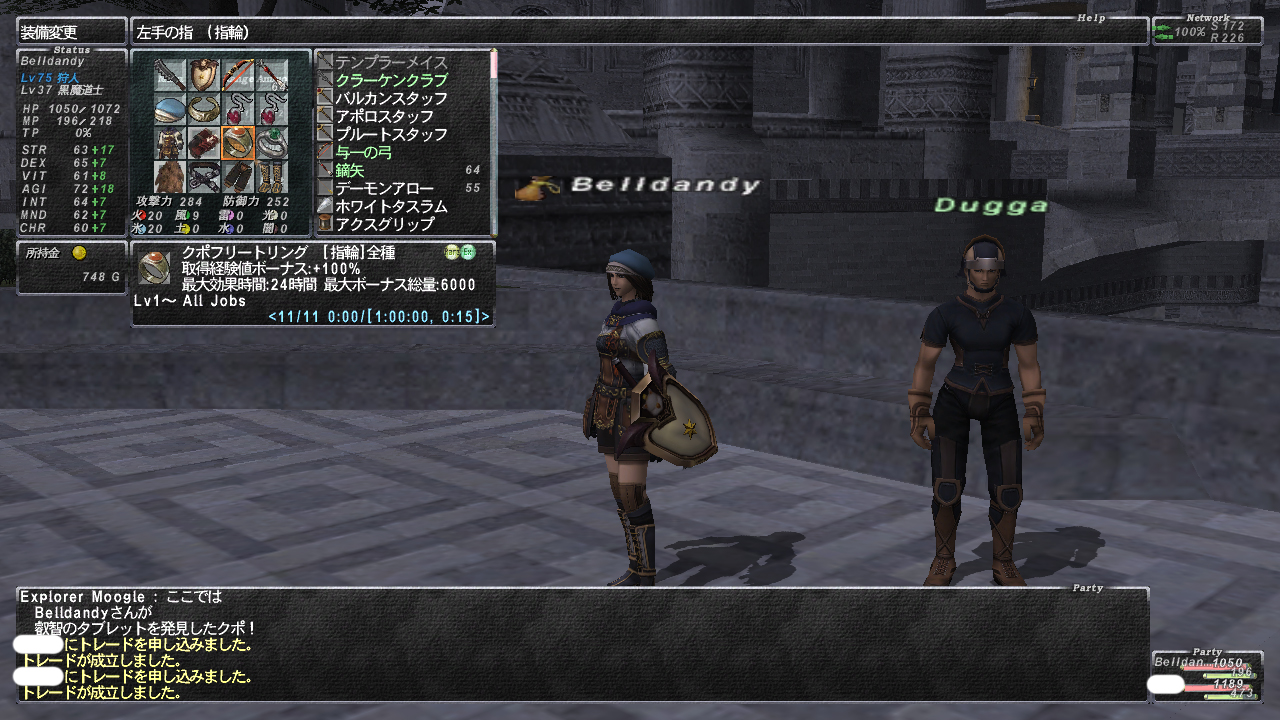
Task: Select the main weapon club slot
Action: point(171,75)
